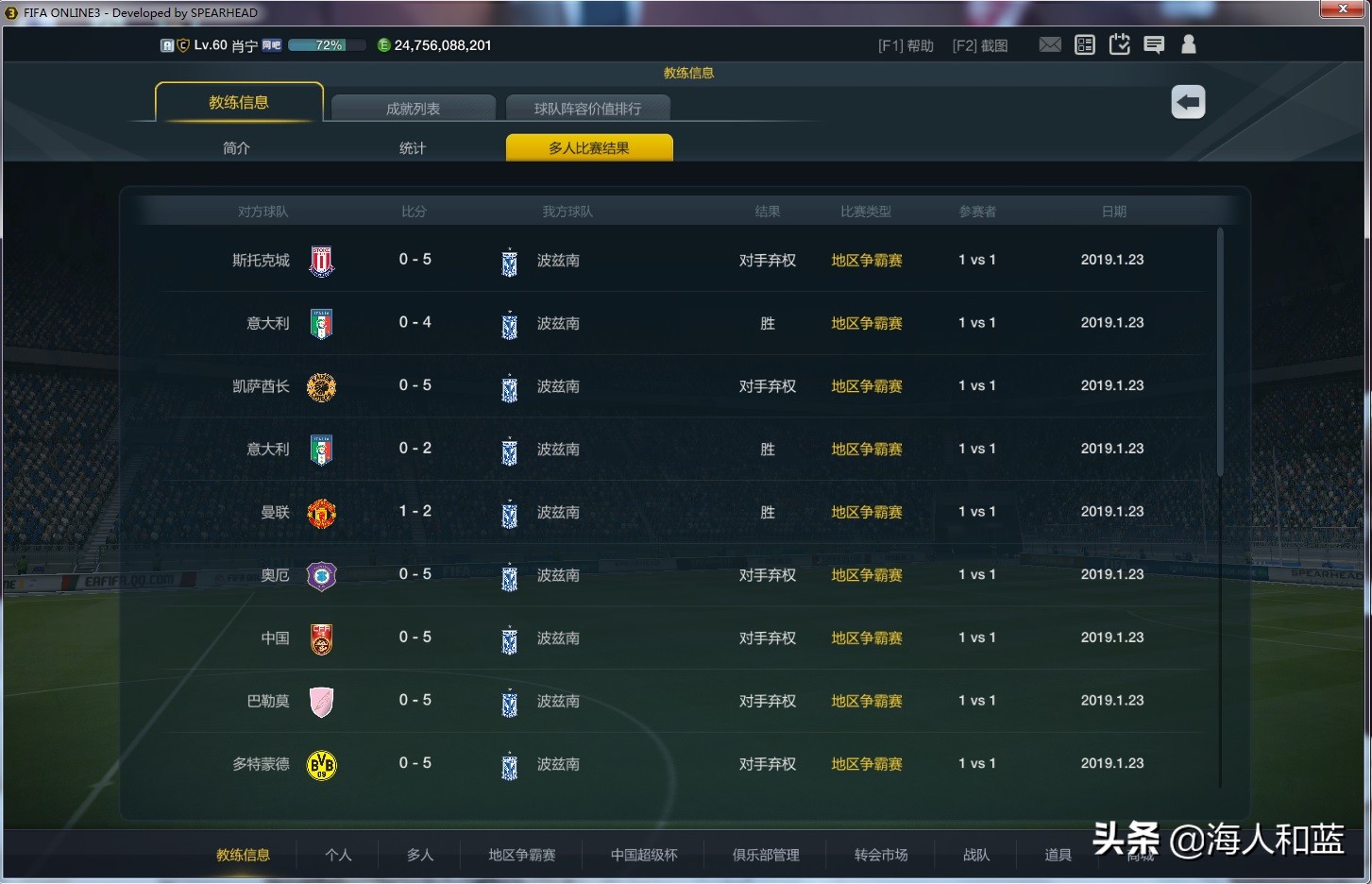
Task: Open the 俱乐部管理 menu item
Action: tap(765, 855)
